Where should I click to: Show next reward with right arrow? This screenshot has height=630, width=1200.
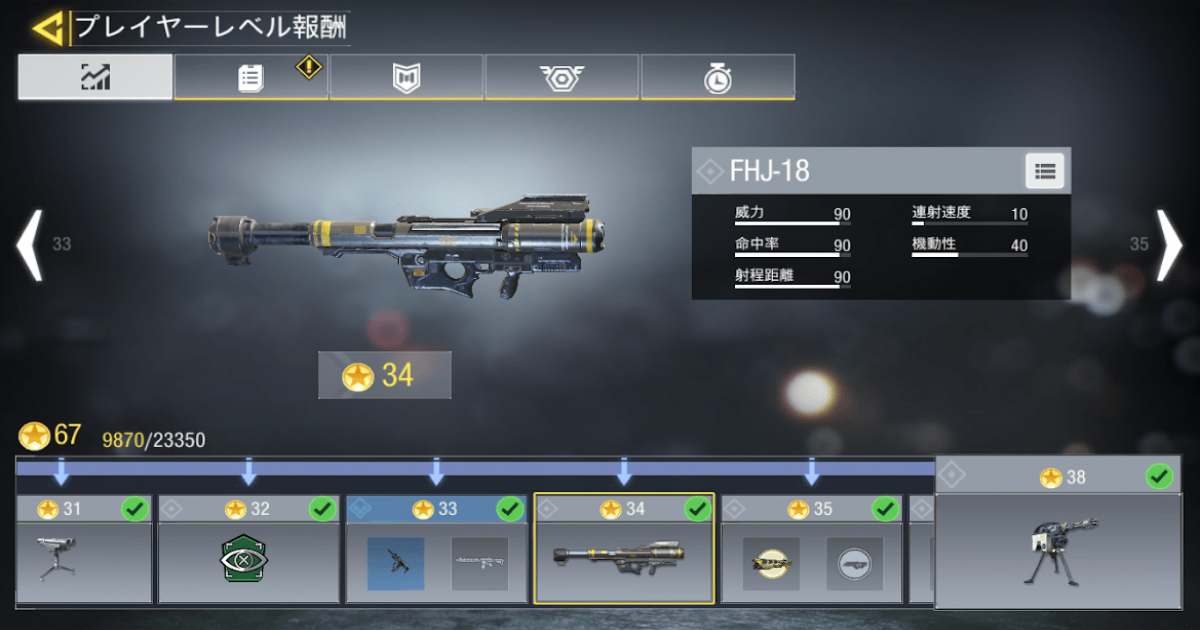pos(1169,244)
